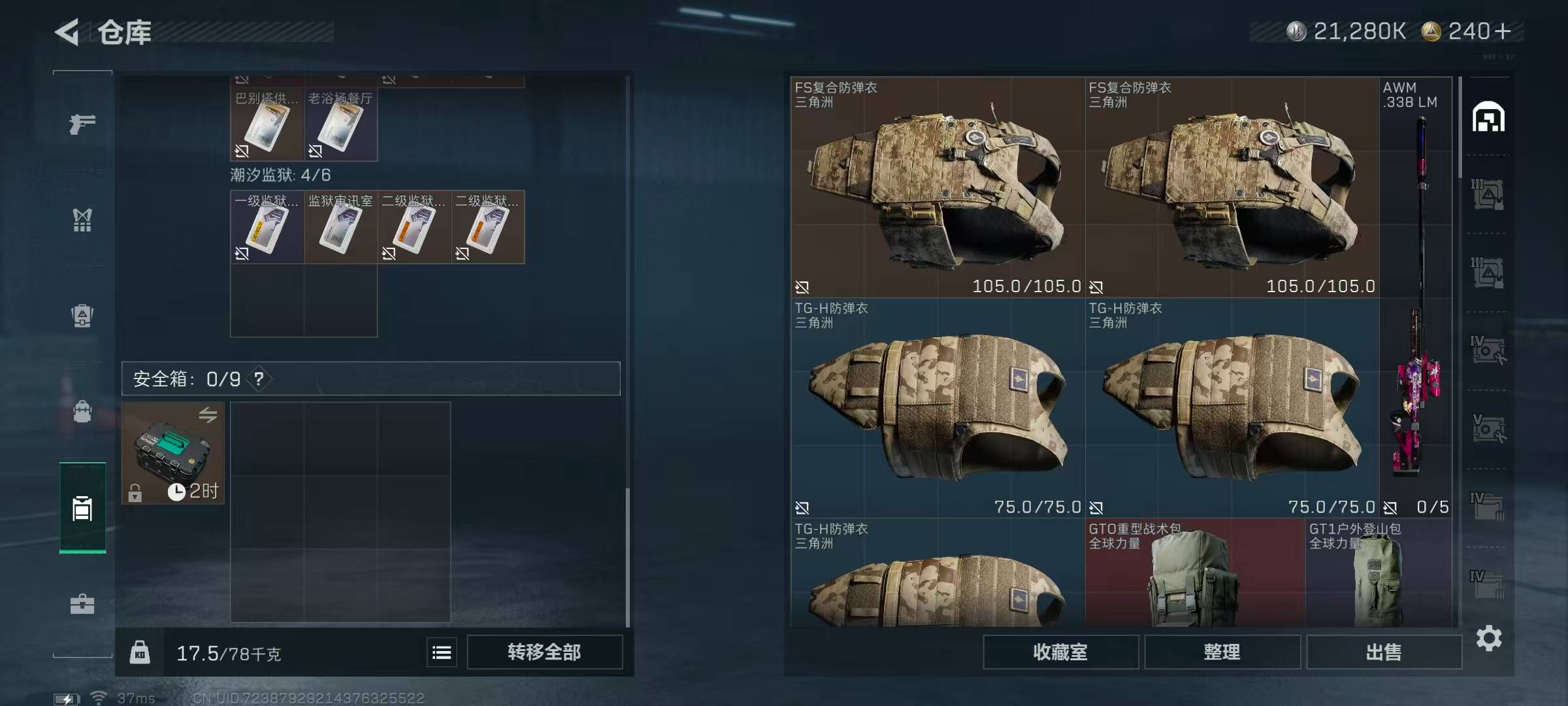Go back using the arrow beside 仓库
1568x706 pixels.
[67, 32]
